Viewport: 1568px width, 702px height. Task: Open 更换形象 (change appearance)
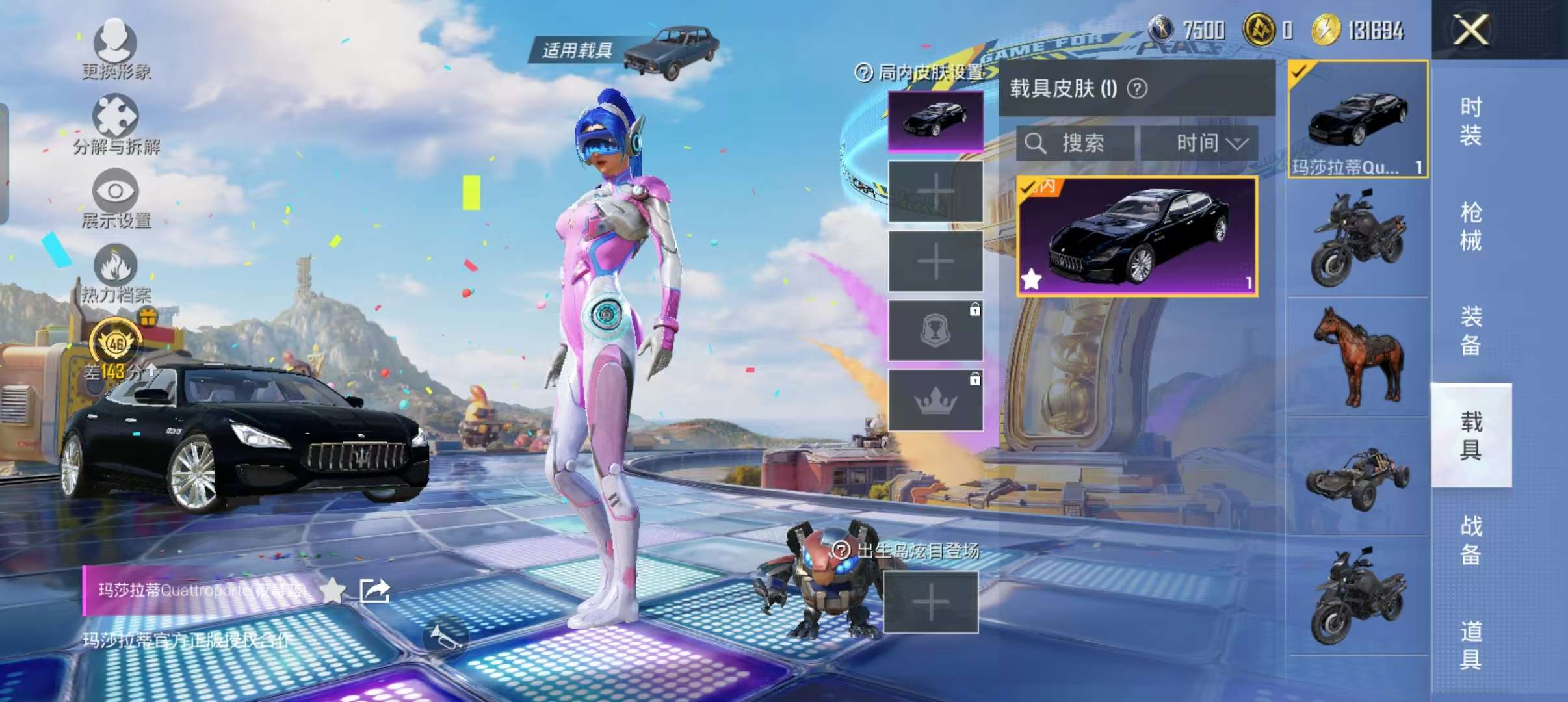pos(116,47)
